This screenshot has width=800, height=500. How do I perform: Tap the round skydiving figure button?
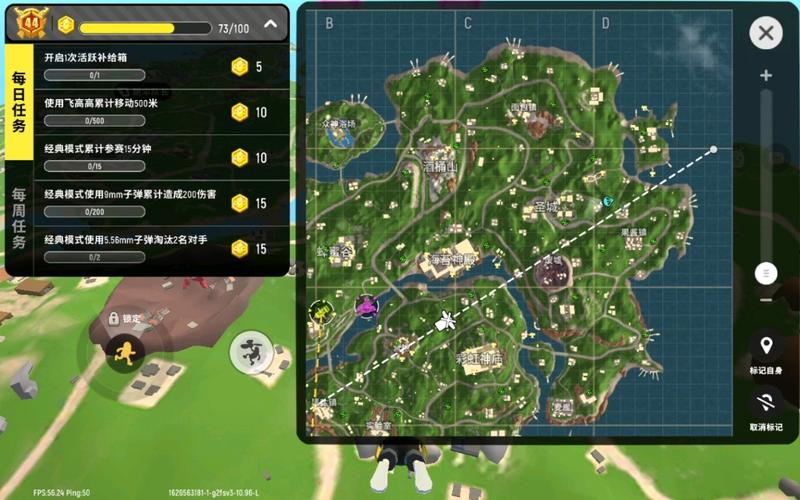pos(250,352)
